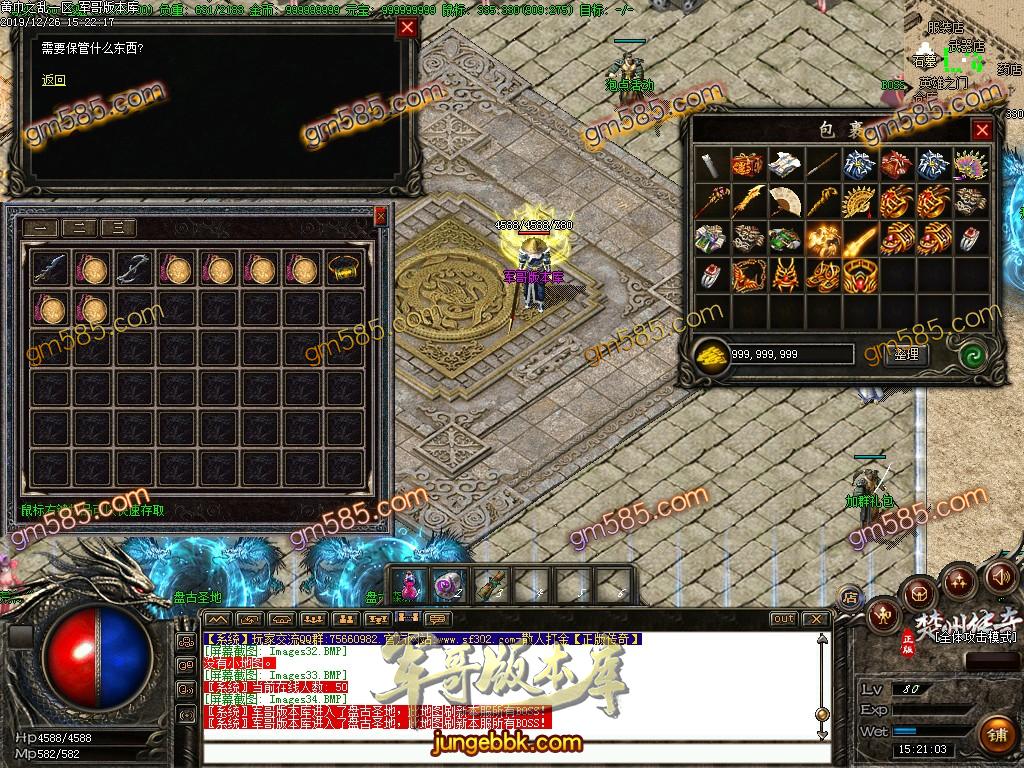Click the 'out' button on chat panel
This screenshot has height=768, width=1024.
click(x=784, y=619)
